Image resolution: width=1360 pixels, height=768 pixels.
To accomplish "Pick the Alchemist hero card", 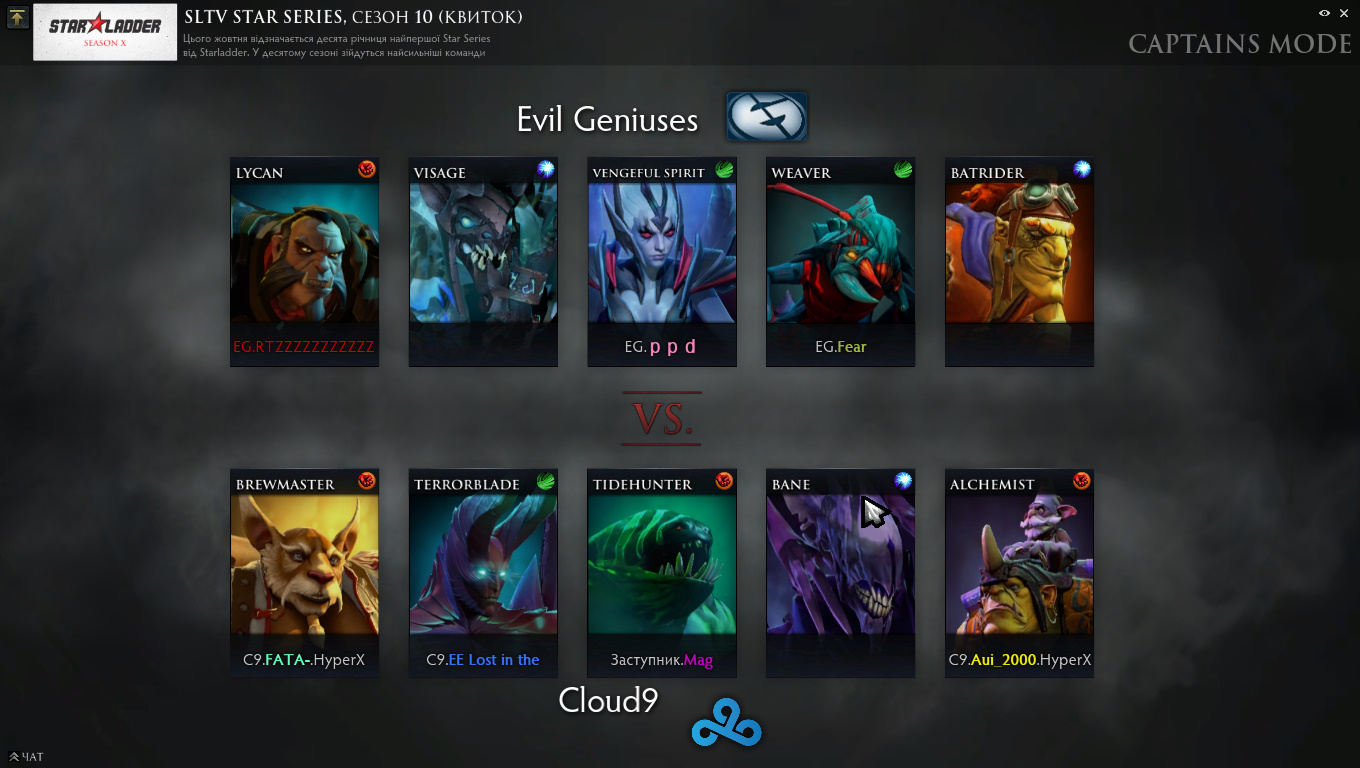I will click(1019, 573).
